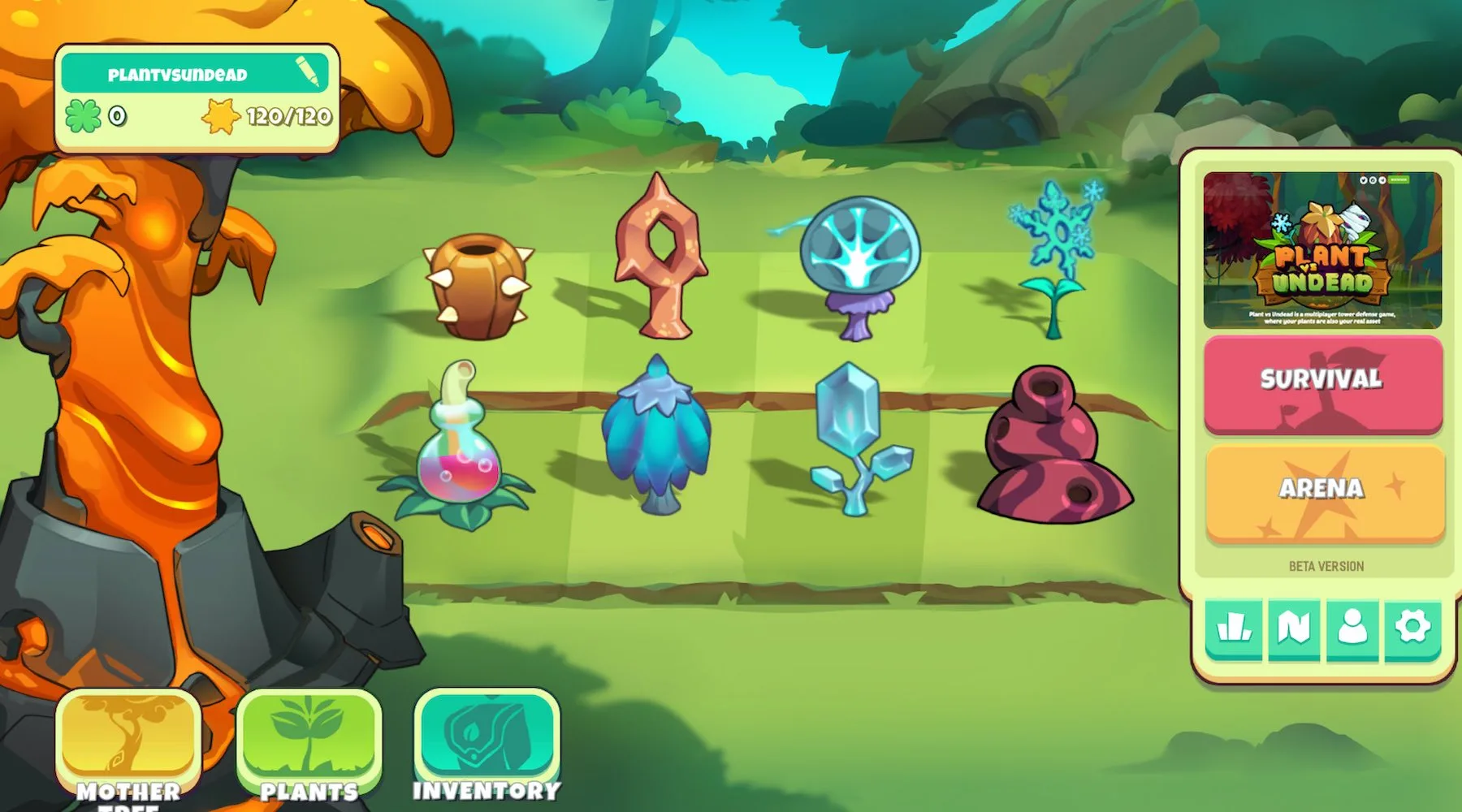Choose the orange spiked stone plant
Viewport: 1462px width, 812px height.
coord(660,258)
